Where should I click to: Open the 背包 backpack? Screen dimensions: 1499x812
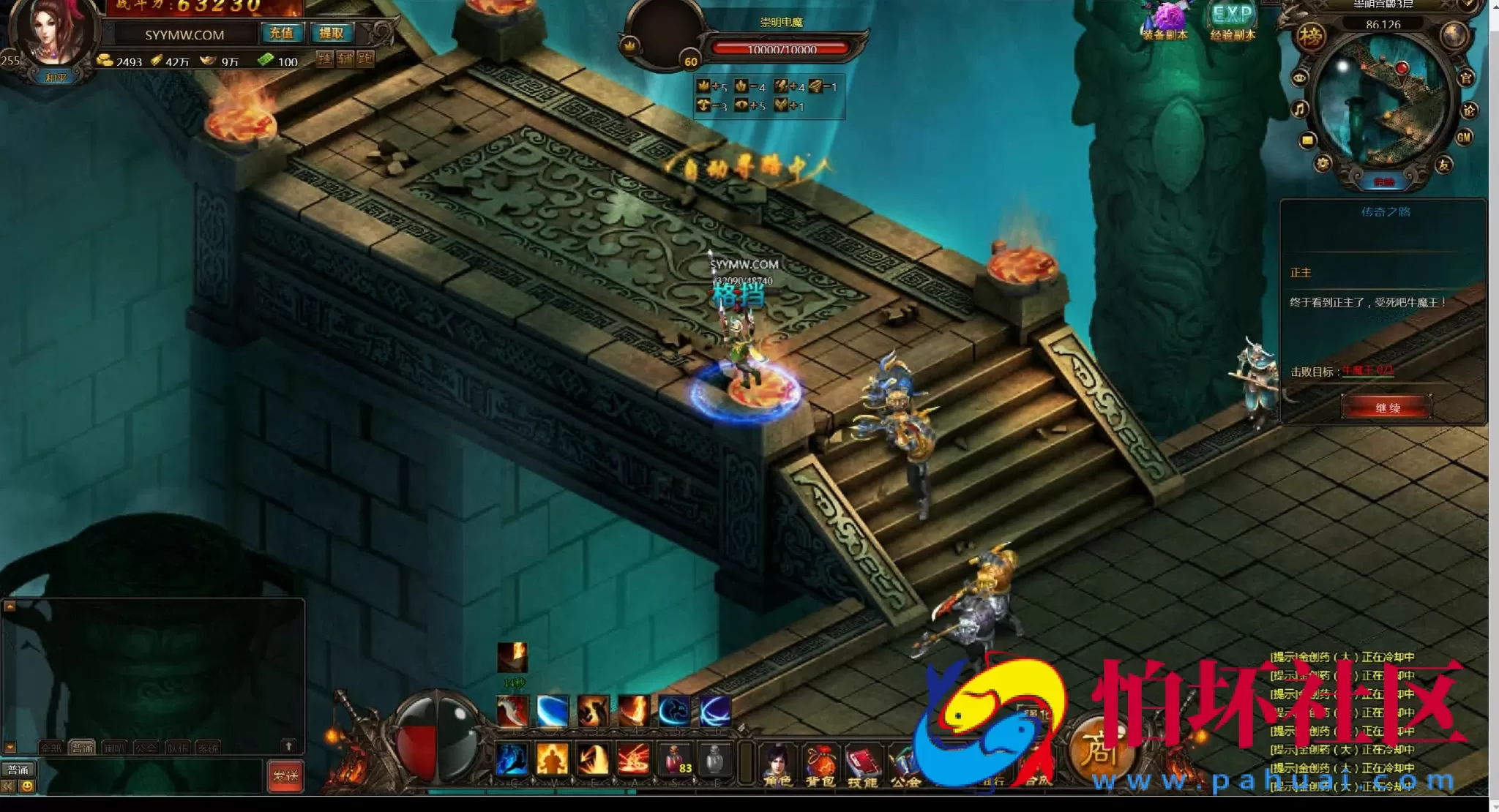point(820,764)
